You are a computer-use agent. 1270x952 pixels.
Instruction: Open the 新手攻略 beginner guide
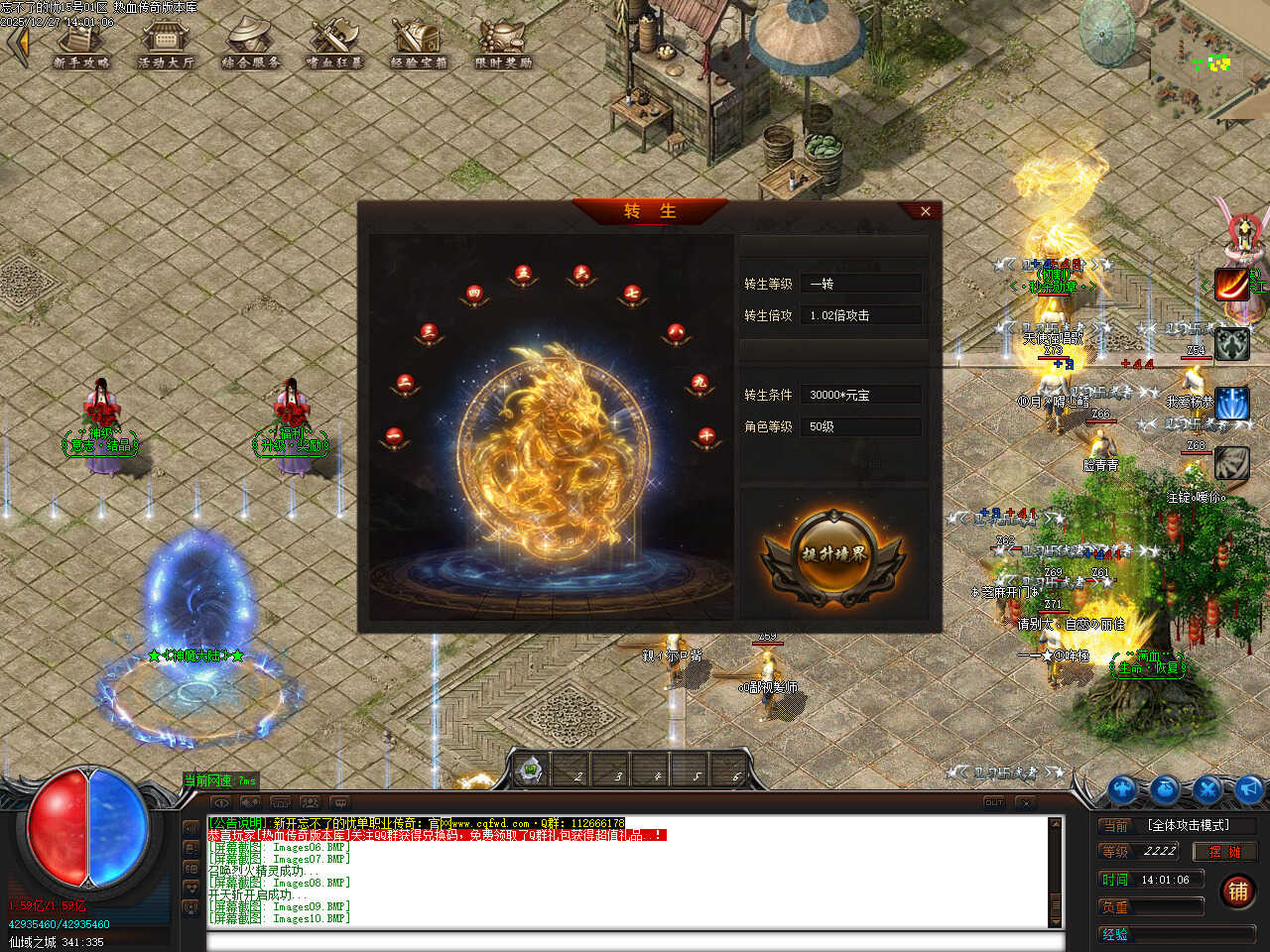(81, 46)
